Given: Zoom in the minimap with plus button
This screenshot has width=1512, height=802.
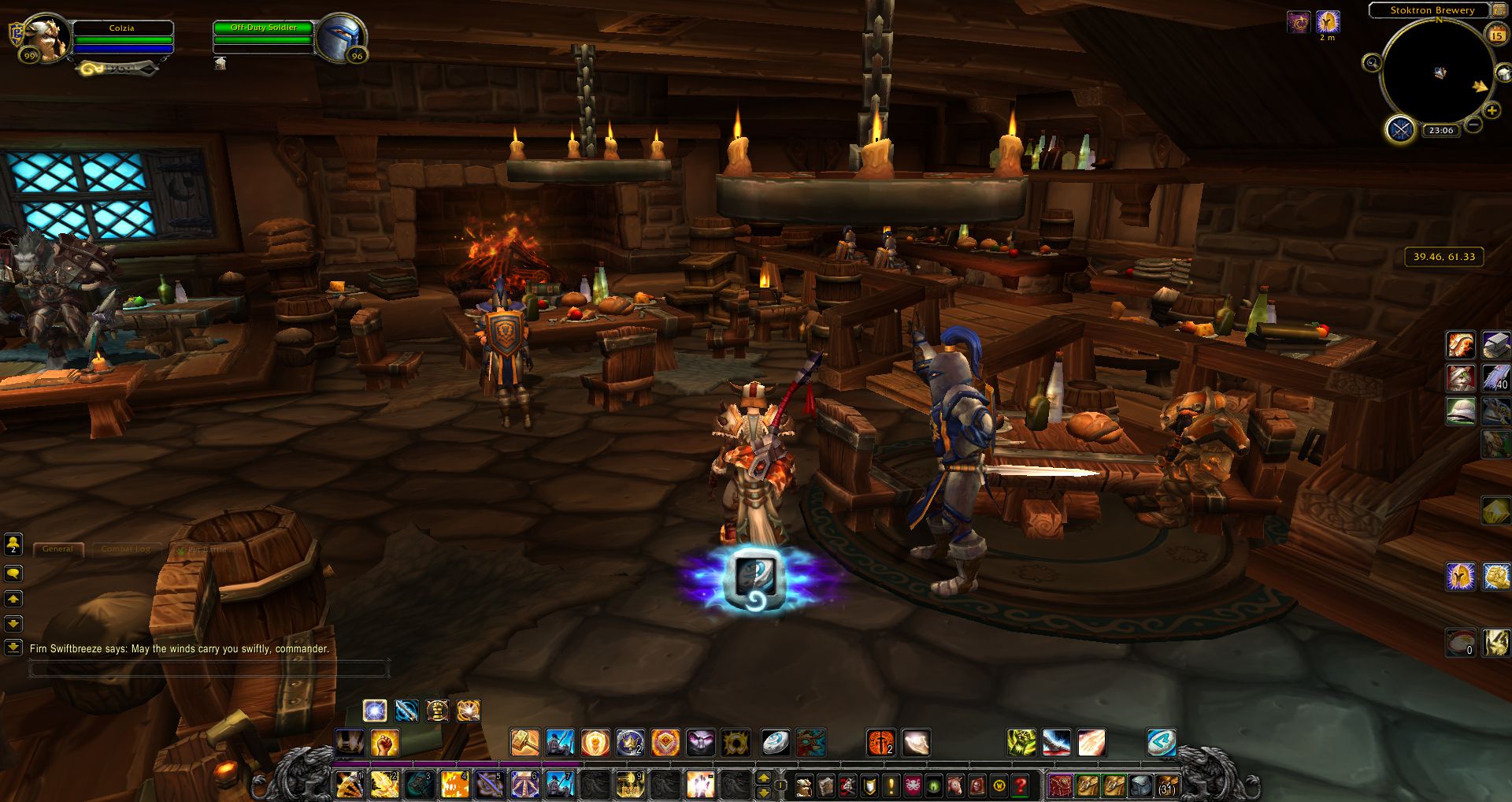Looking at the screenshot, I should point(1492,110).
